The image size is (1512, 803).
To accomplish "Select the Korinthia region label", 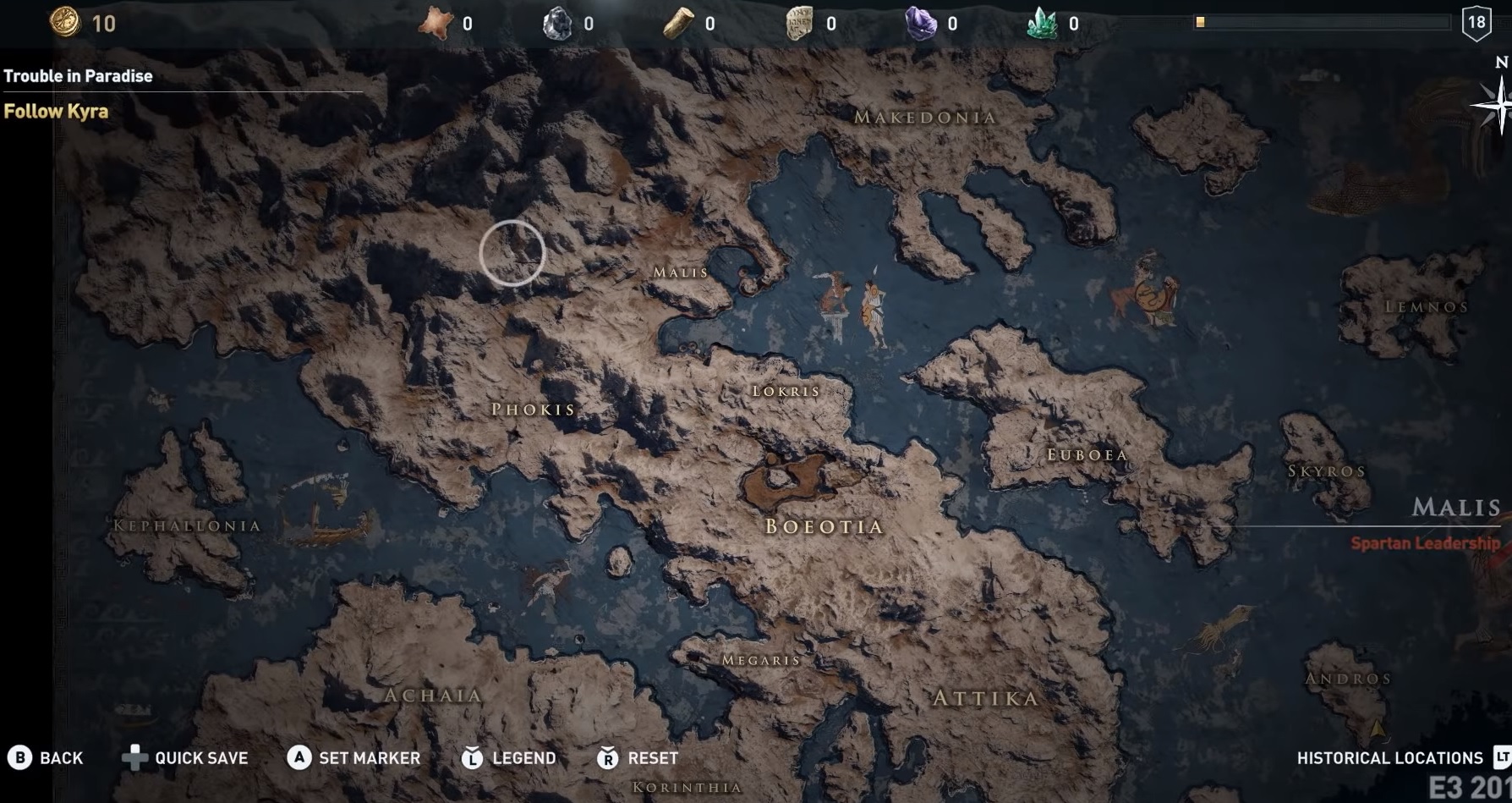I will 688,788.
